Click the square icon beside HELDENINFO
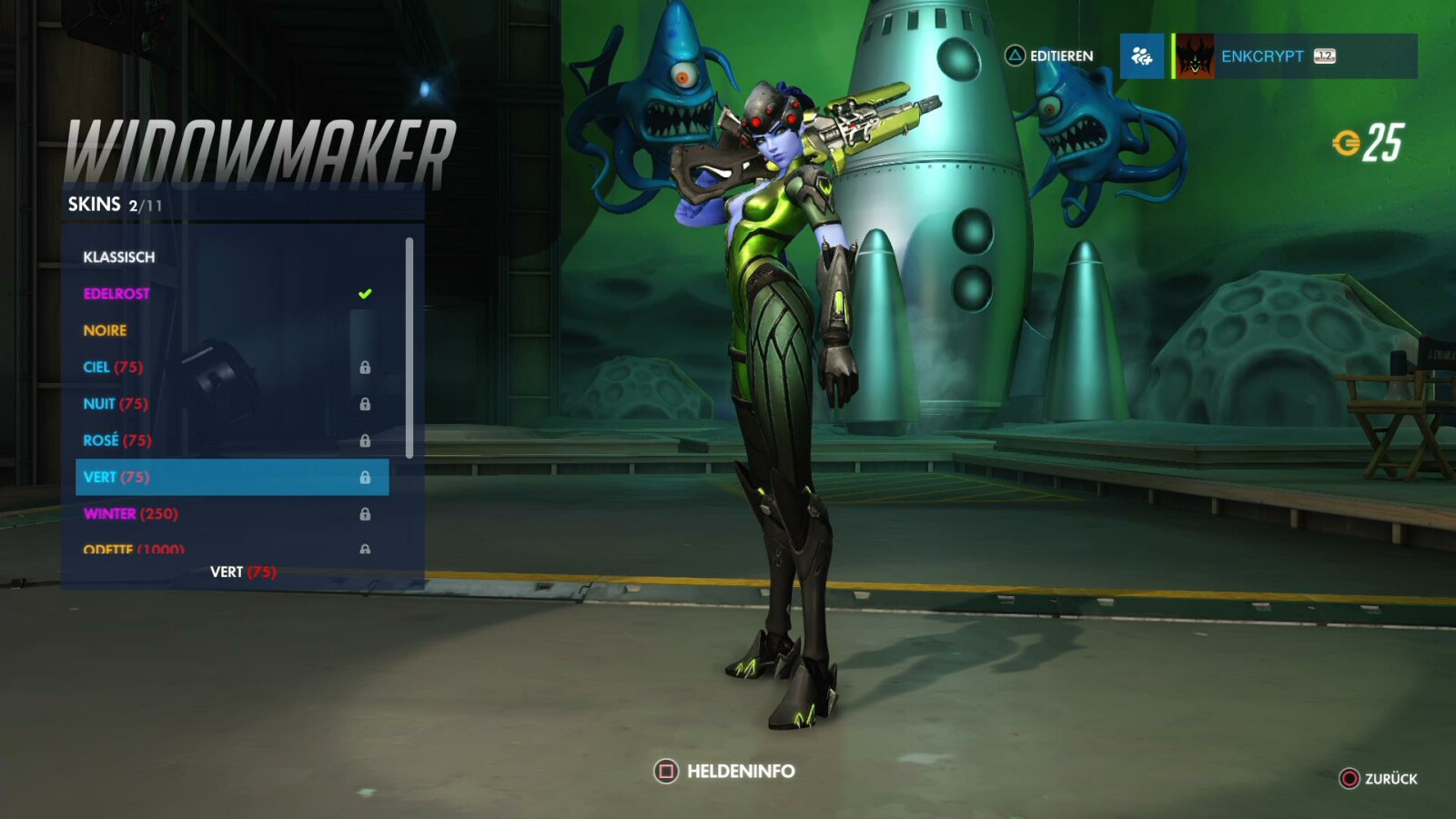Screen dimensions: 1456x819 pos(663,770)
